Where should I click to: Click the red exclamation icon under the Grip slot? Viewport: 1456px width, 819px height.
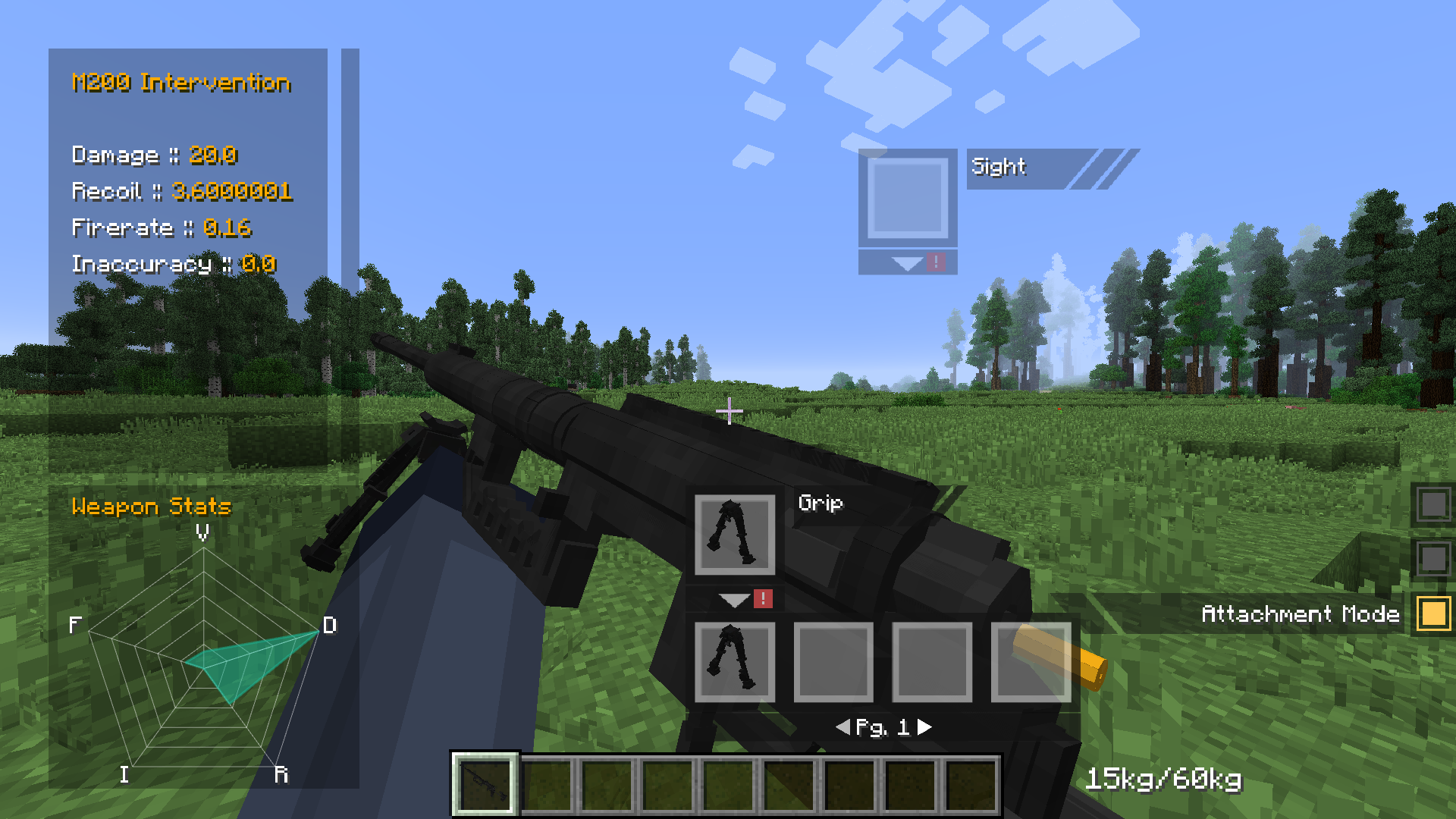pos(761,598)
